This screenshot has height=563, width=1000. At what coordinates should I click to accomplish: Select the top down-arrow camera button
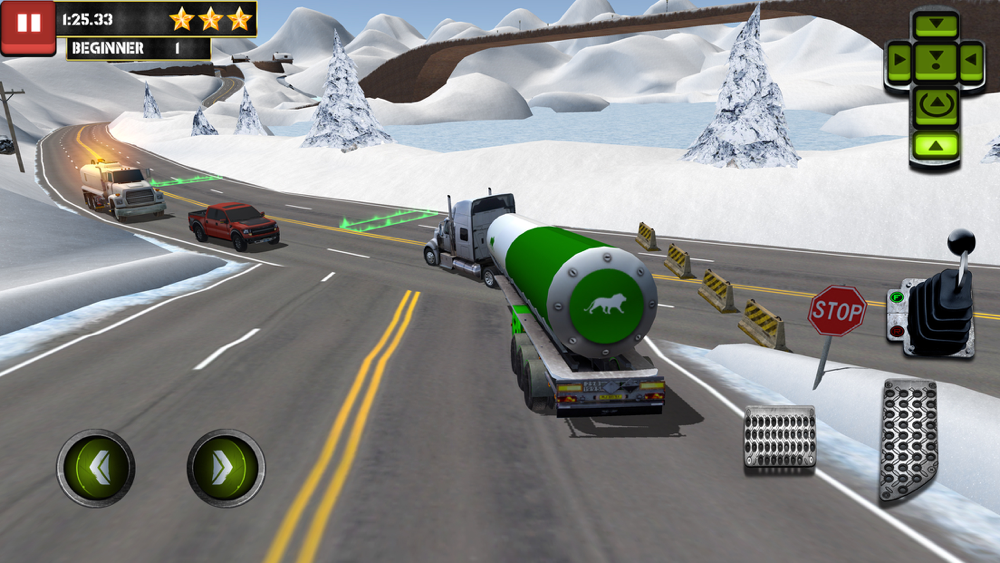click(937, 23)
